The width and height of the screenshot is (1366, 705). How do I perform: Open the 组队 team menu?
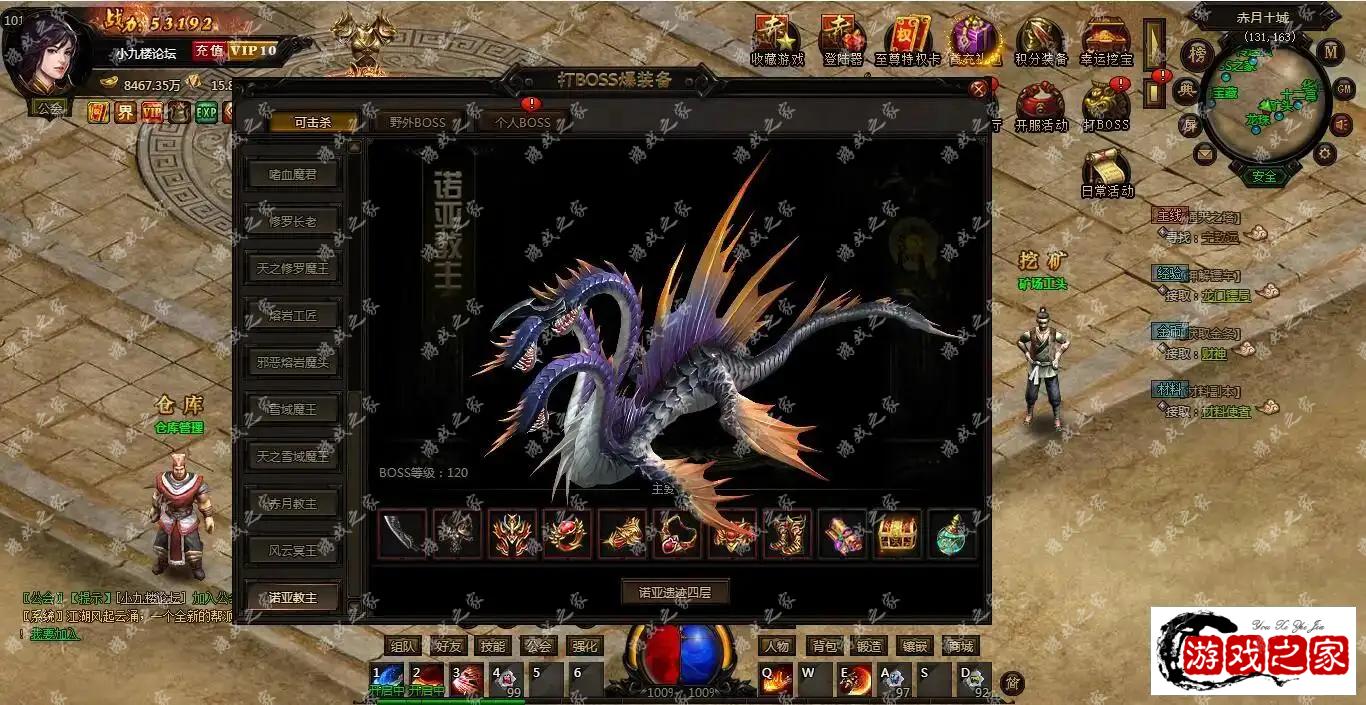tap(403, 646)
